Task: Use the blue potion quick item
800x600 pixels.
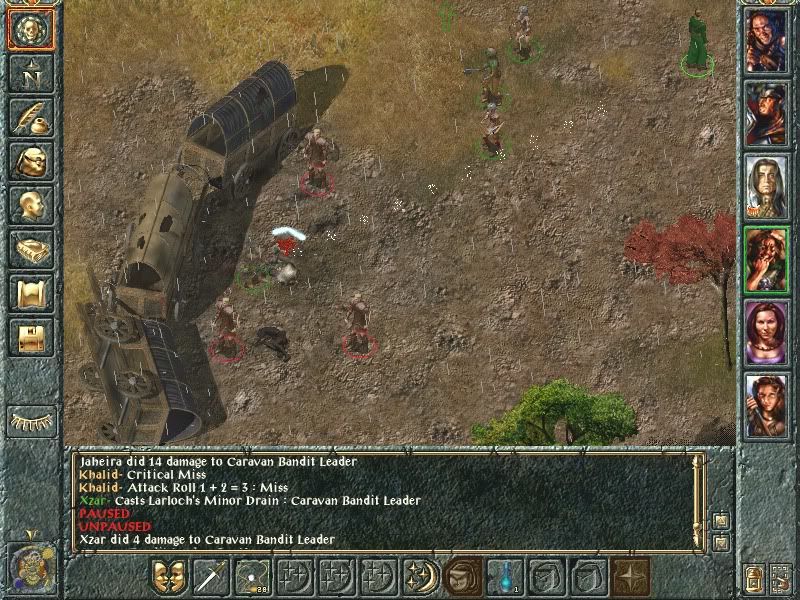Action: (505, 577)
